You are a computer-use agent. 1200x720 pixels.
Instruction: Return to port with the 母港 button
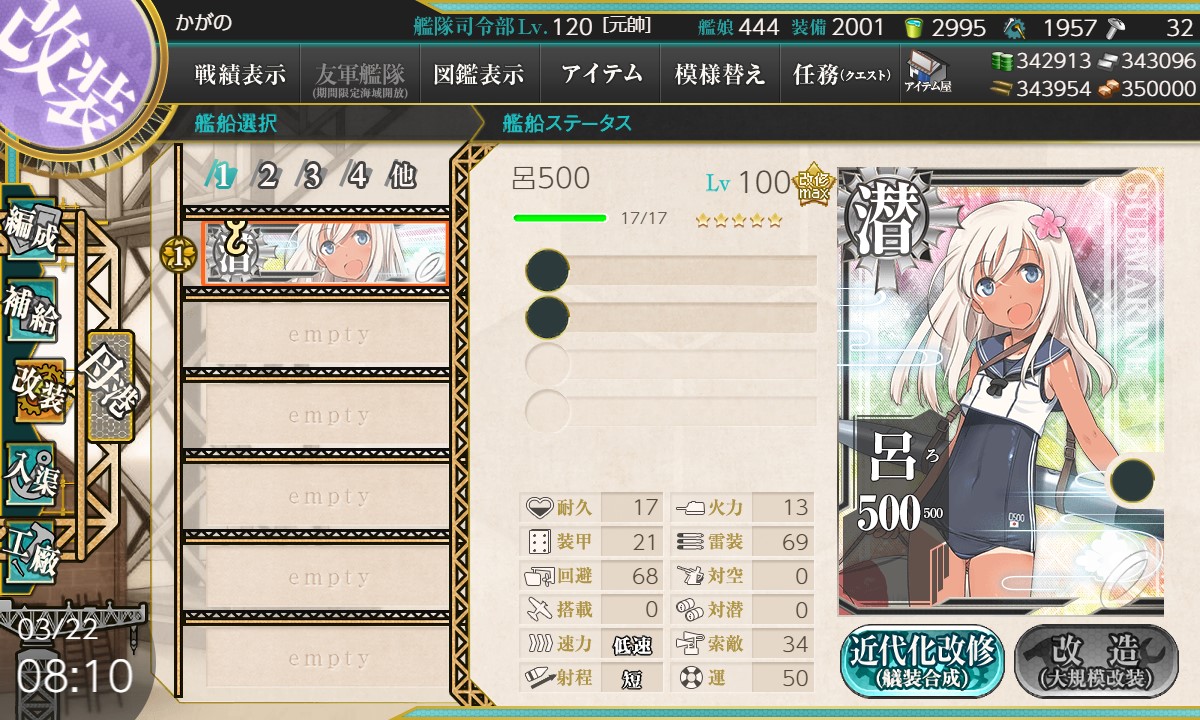click(x=108, y=385)
